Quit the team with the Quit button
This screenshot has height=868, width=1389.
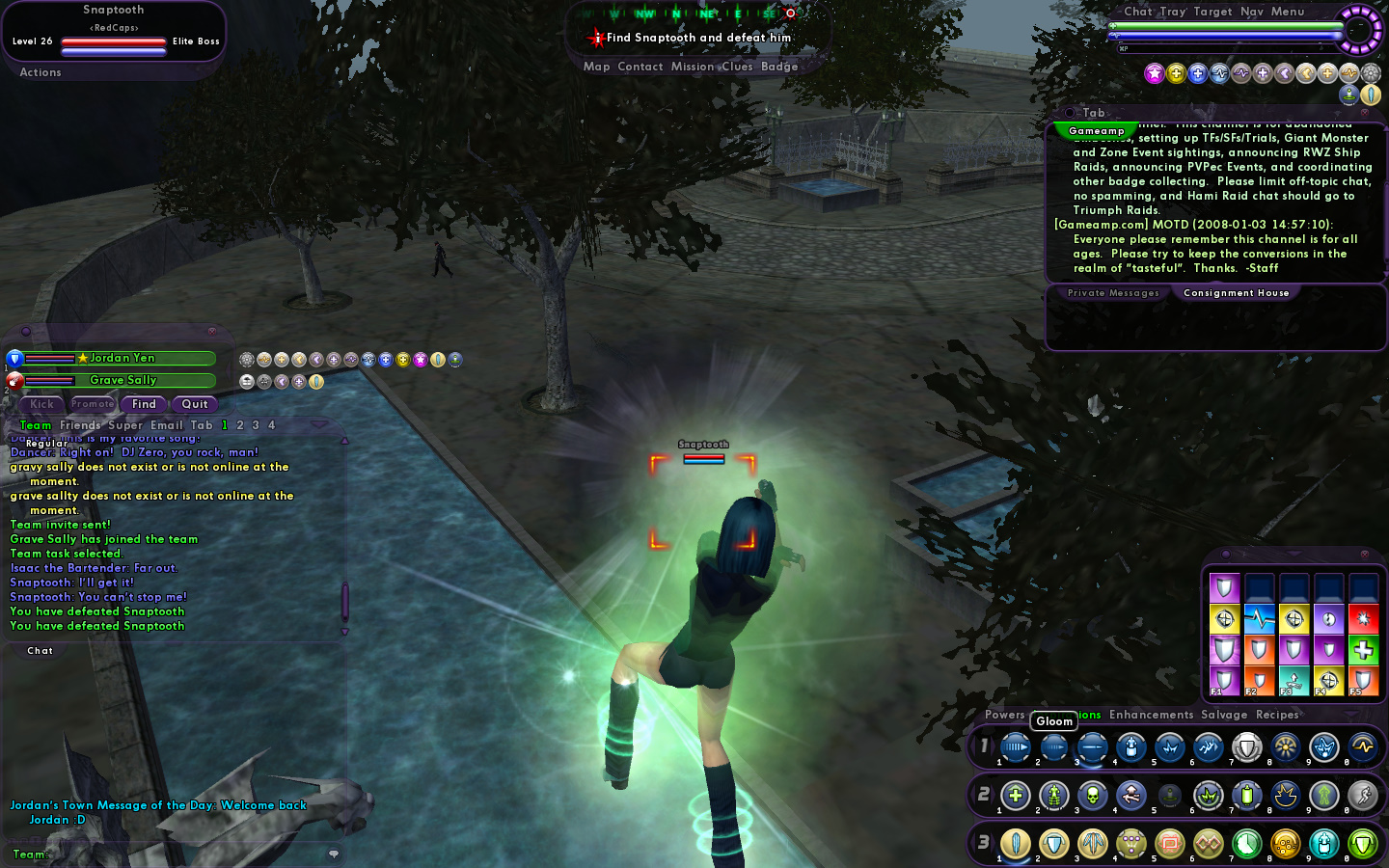(195, 404)
